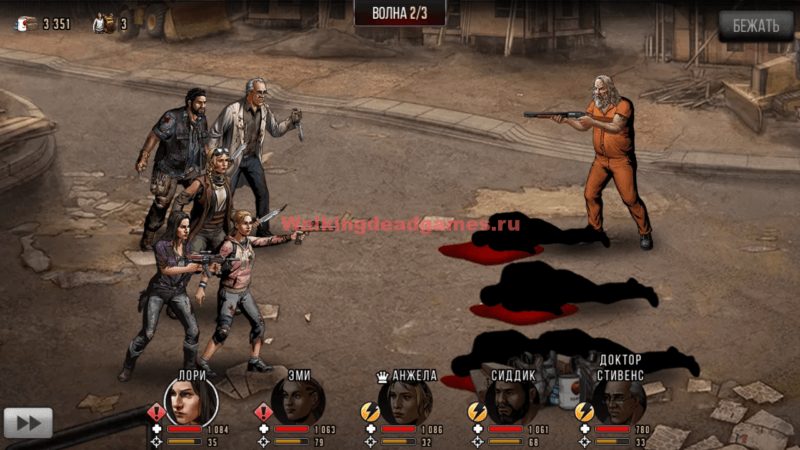Tap the БЕЖАТЬ flee button
The image size is (800, 450).
pyautogui.click(x=755, y=26)
